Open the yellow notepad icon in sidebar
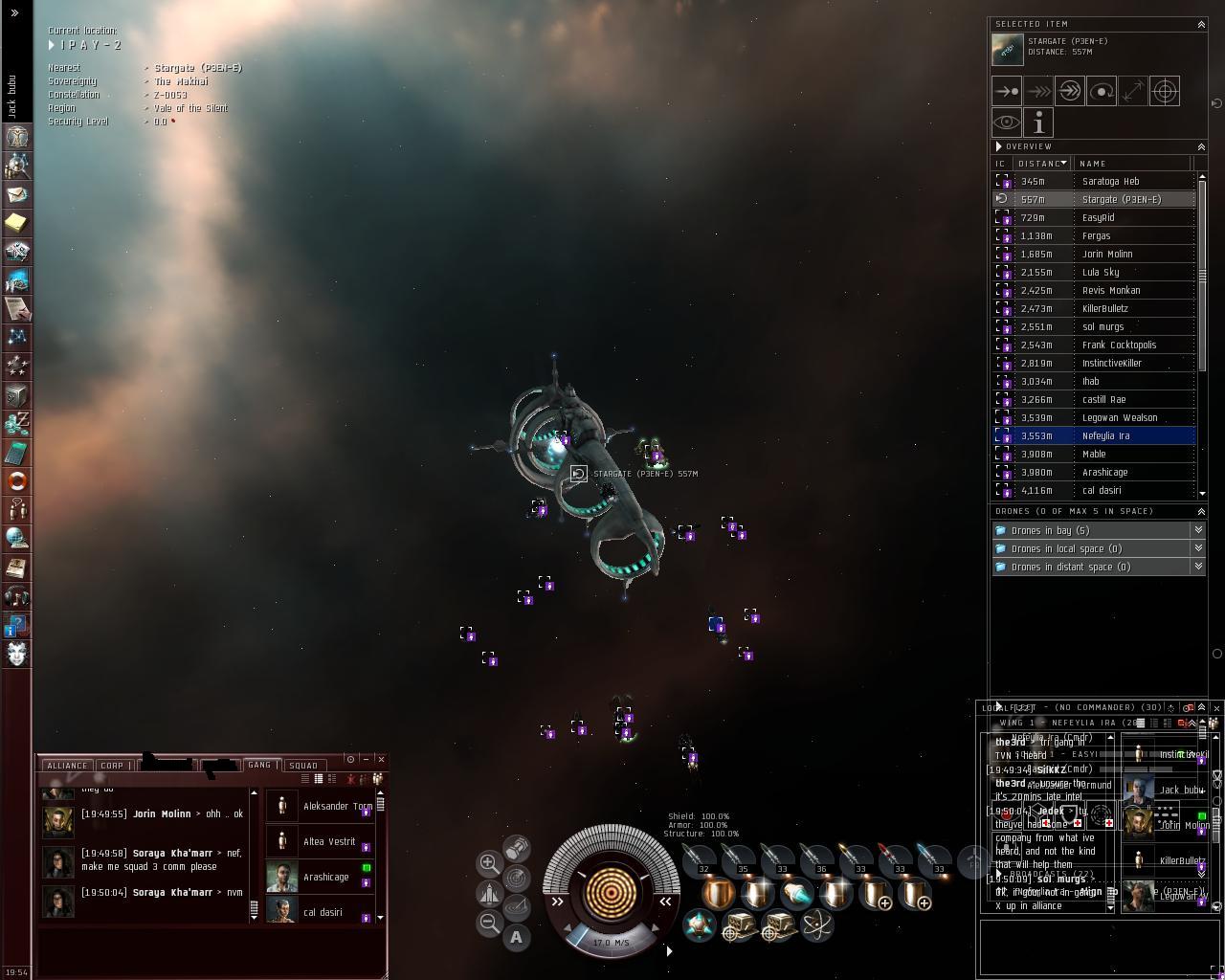 click(16, 223)
